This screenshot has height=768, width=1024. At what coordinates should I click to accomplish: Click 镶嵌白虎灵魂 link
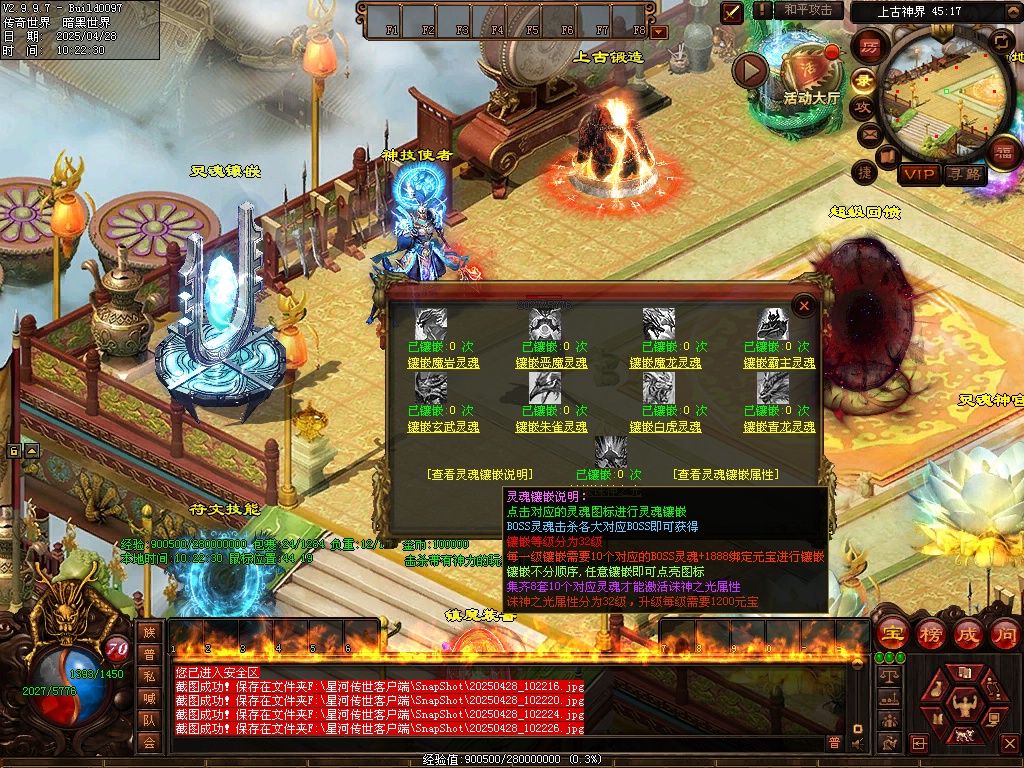tap(665, 427)
